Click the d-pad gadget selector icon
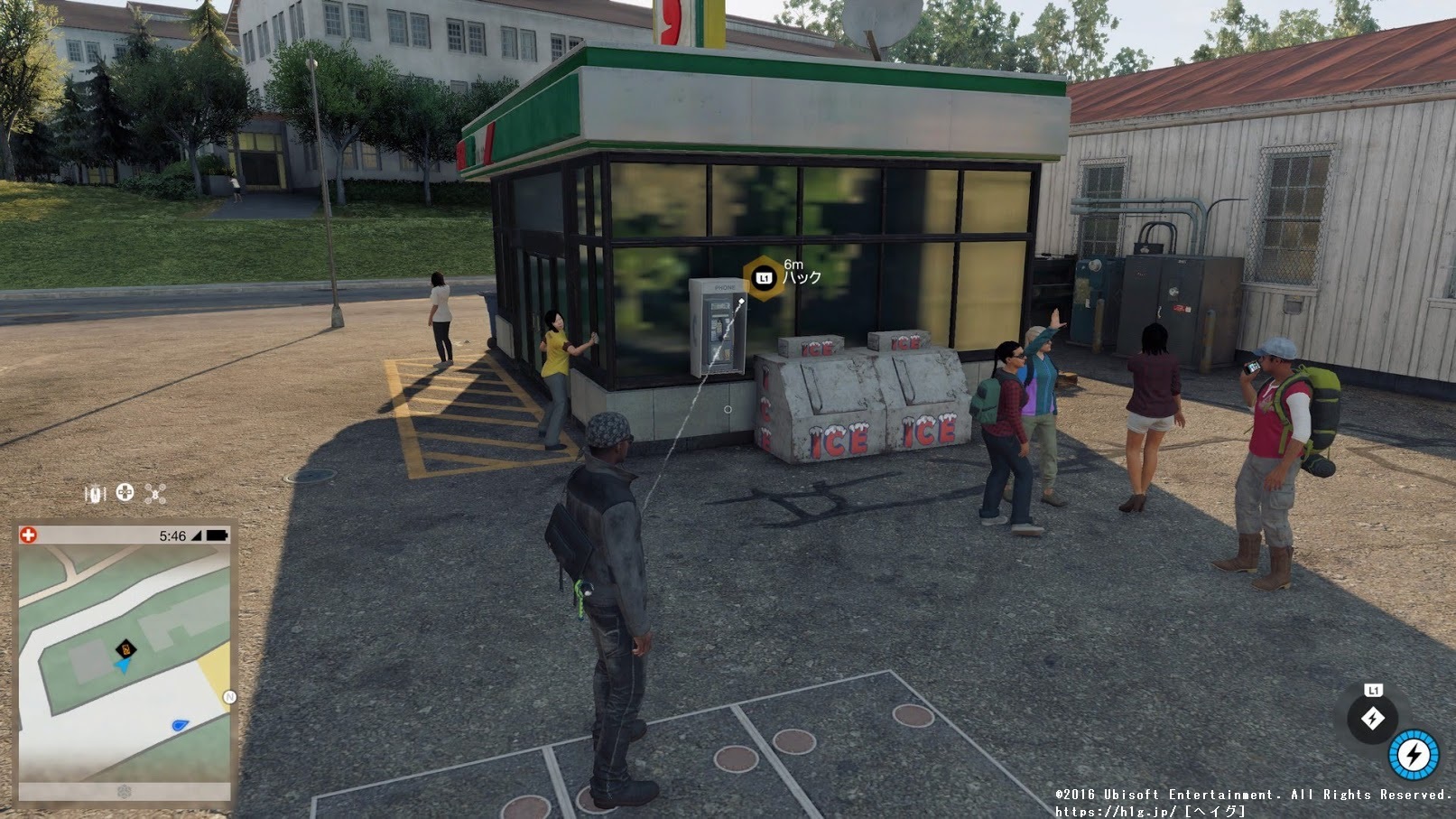Viewport: 1456px width, 819px height. [x=125, y=492]
